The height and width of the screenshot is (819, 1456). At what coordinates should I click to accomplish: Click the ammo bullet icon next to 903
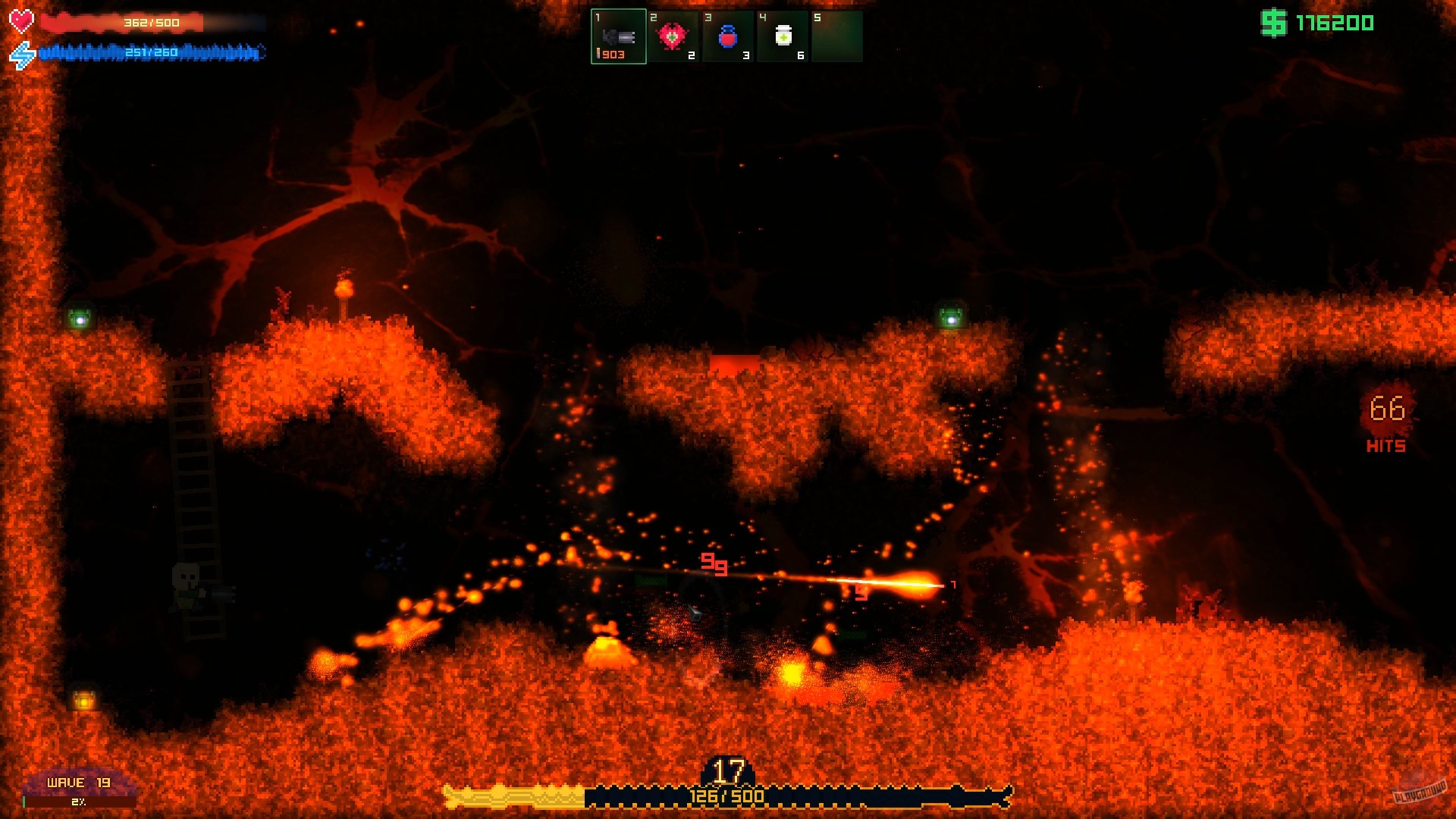point(599,54)
